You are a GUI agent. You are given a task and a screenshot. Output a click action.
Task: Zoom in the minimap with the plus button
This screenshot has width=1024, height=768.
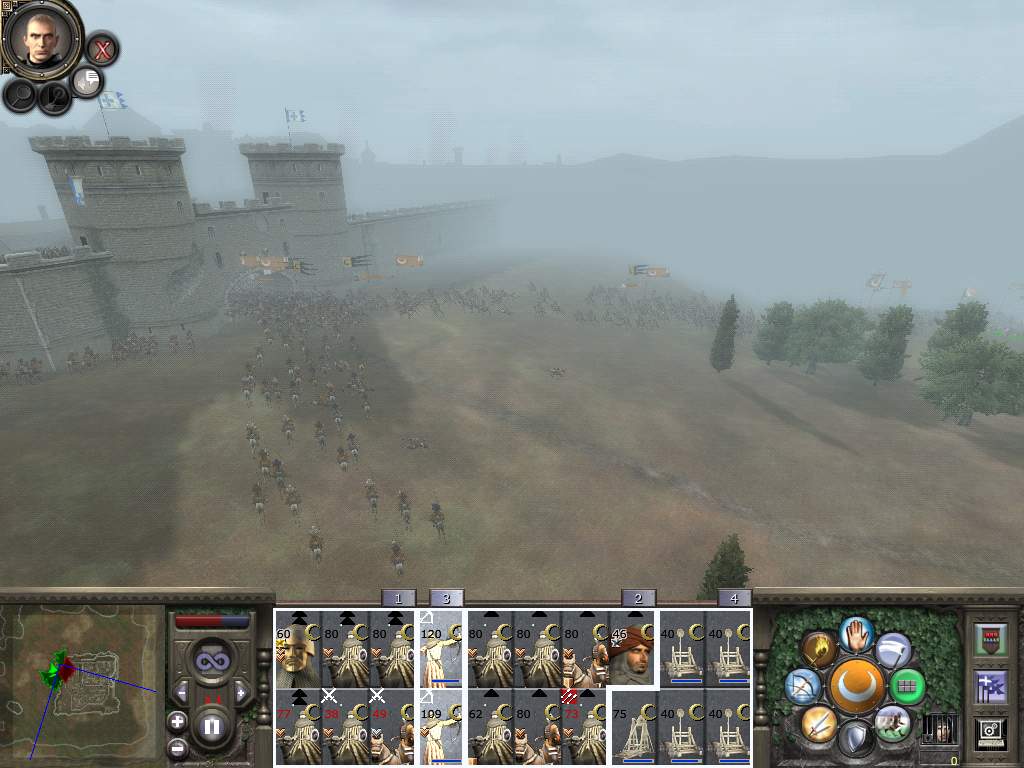click(177, 721)
